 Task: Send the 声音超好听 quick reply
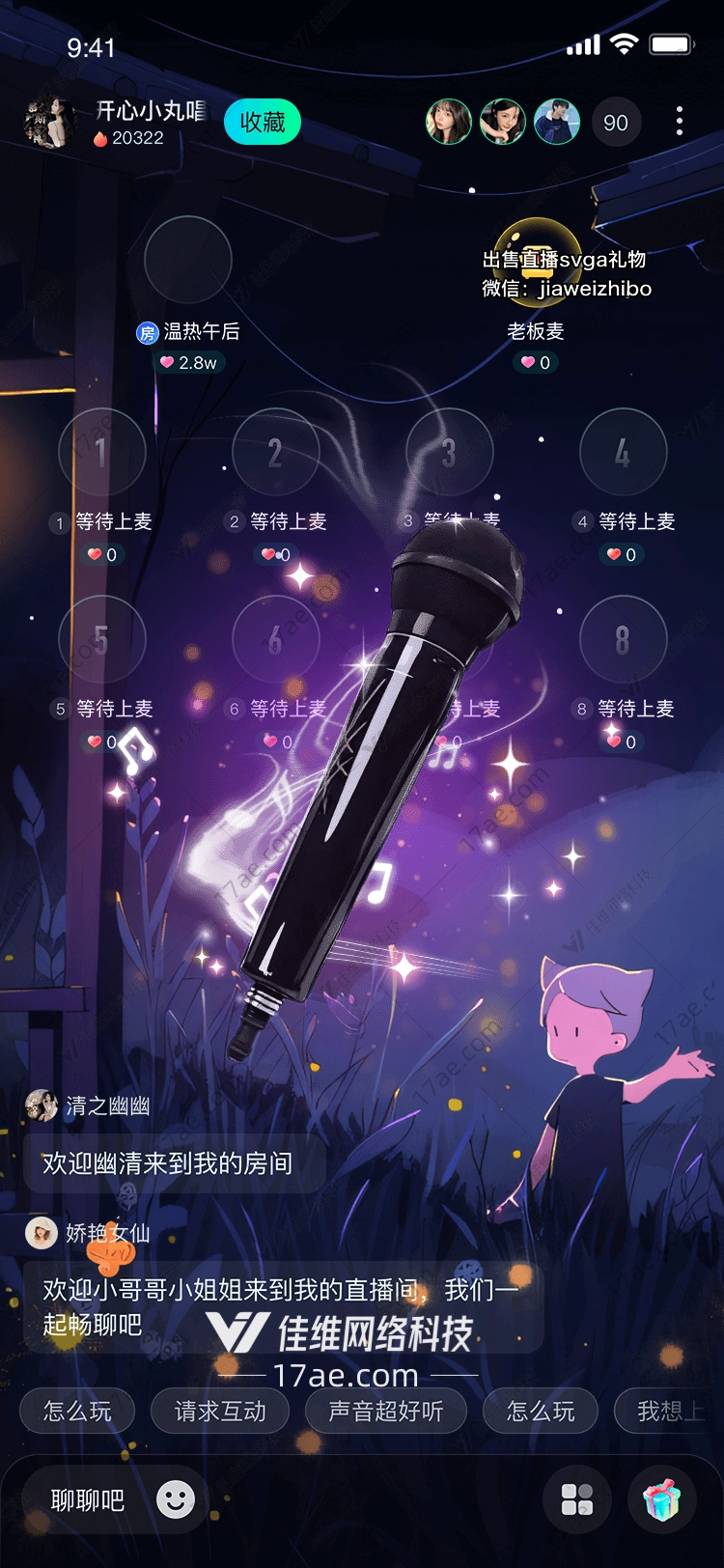(386, 1412)
